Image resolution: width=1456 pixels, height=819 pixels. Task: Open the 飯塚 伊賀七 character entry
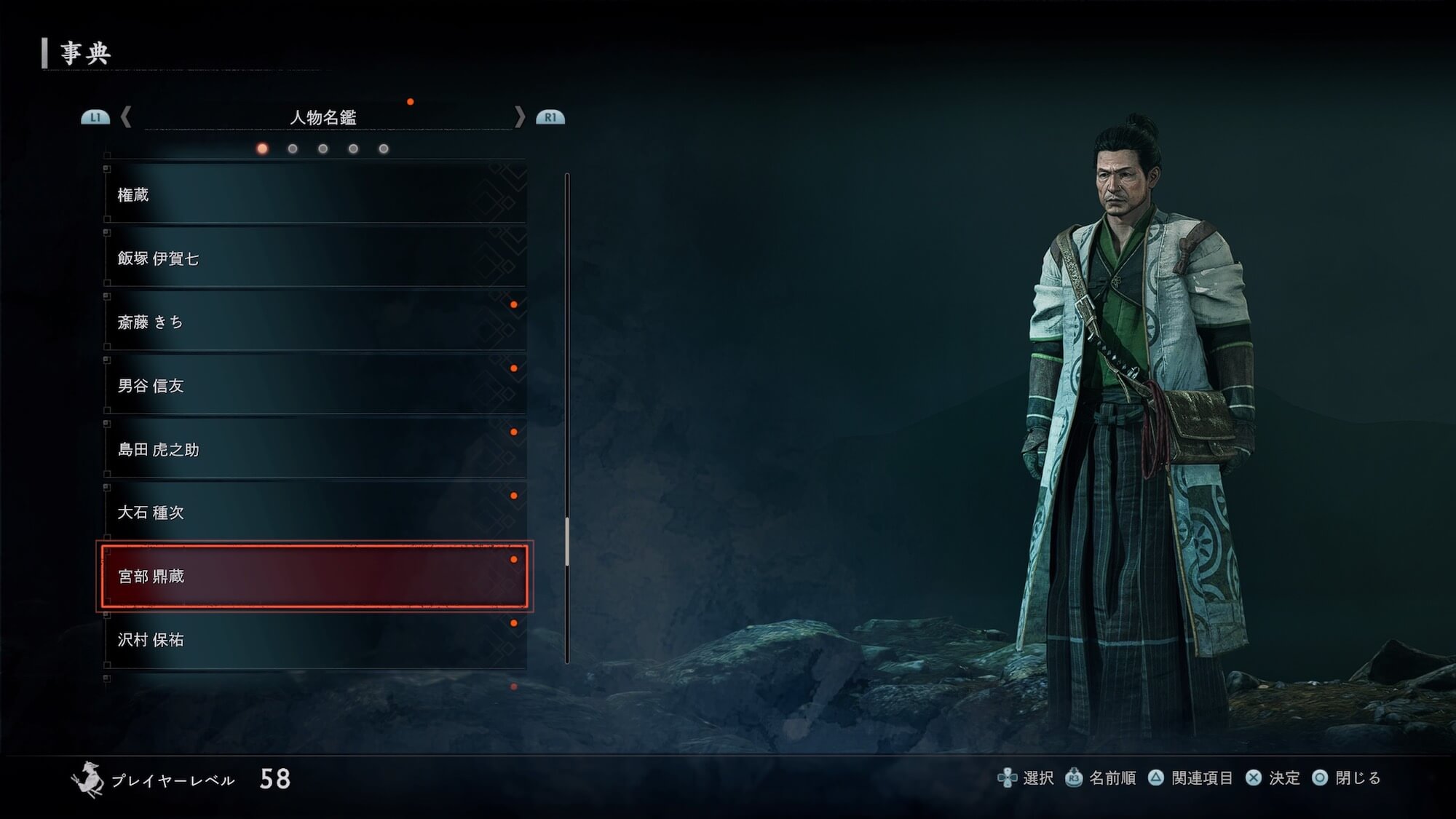tap(314, 258)
